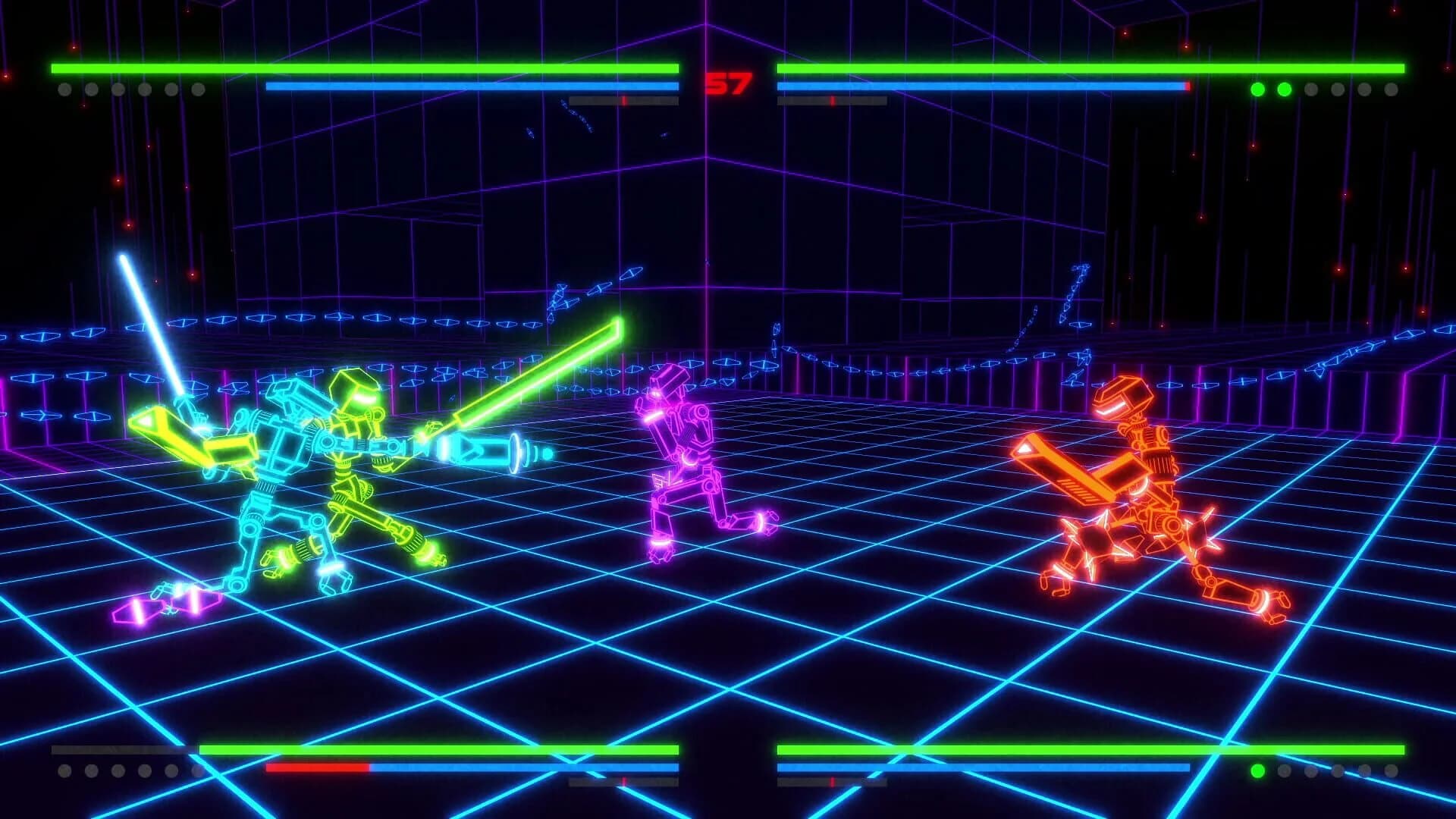The height and width of the screenshot is (819, 1456).
Task: Toggle the first gray round indicator dot top-left
Action: [64, 90]
